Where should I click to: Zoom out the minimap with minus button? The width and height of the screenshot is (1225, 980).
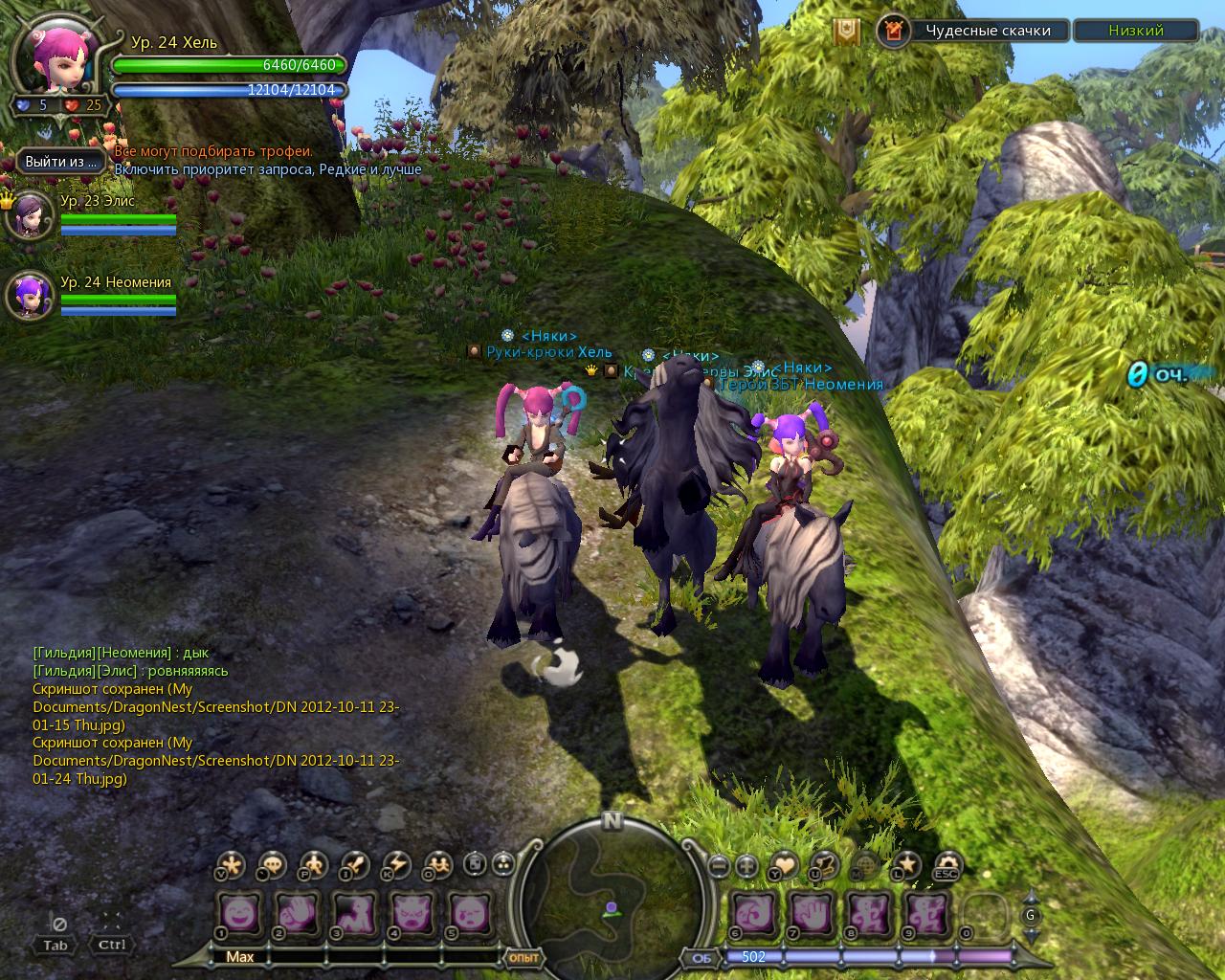[x=720, y=866]
